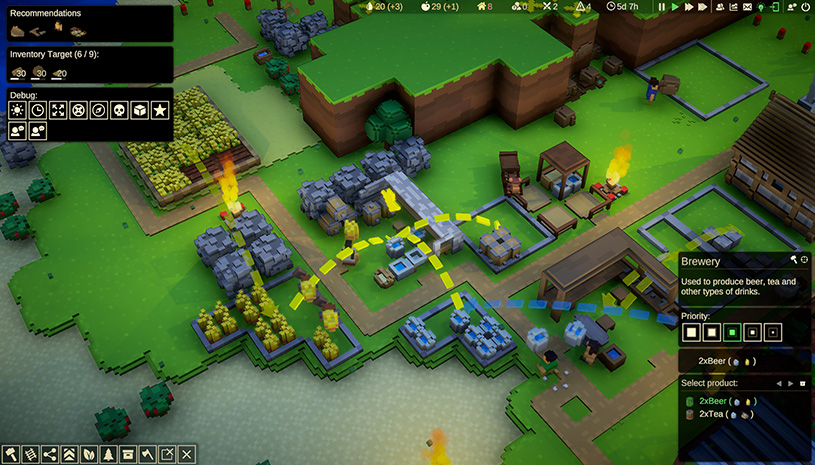Image resolution: width=815 pixels, height=465 pixels.
Task: Open the hammer build tool
Action: pos(12,455)
